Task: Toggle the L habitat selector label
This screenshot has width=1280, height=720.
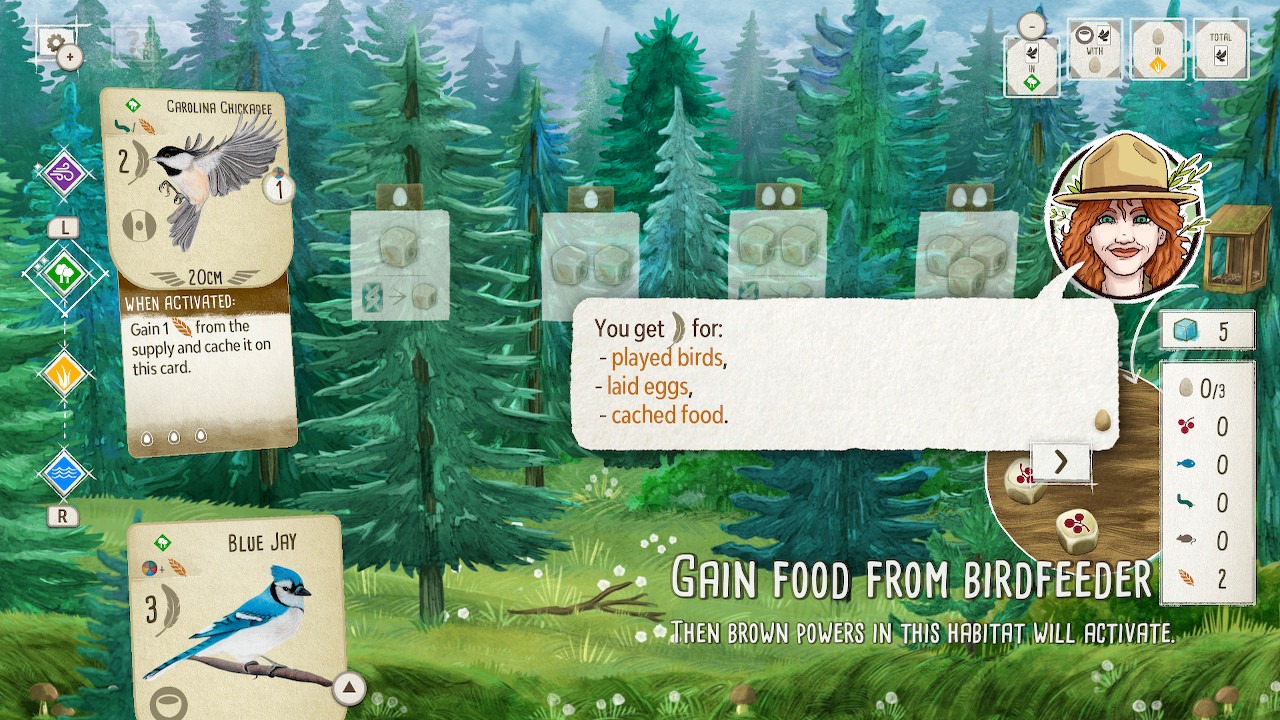Action: (x=62, y=228)
